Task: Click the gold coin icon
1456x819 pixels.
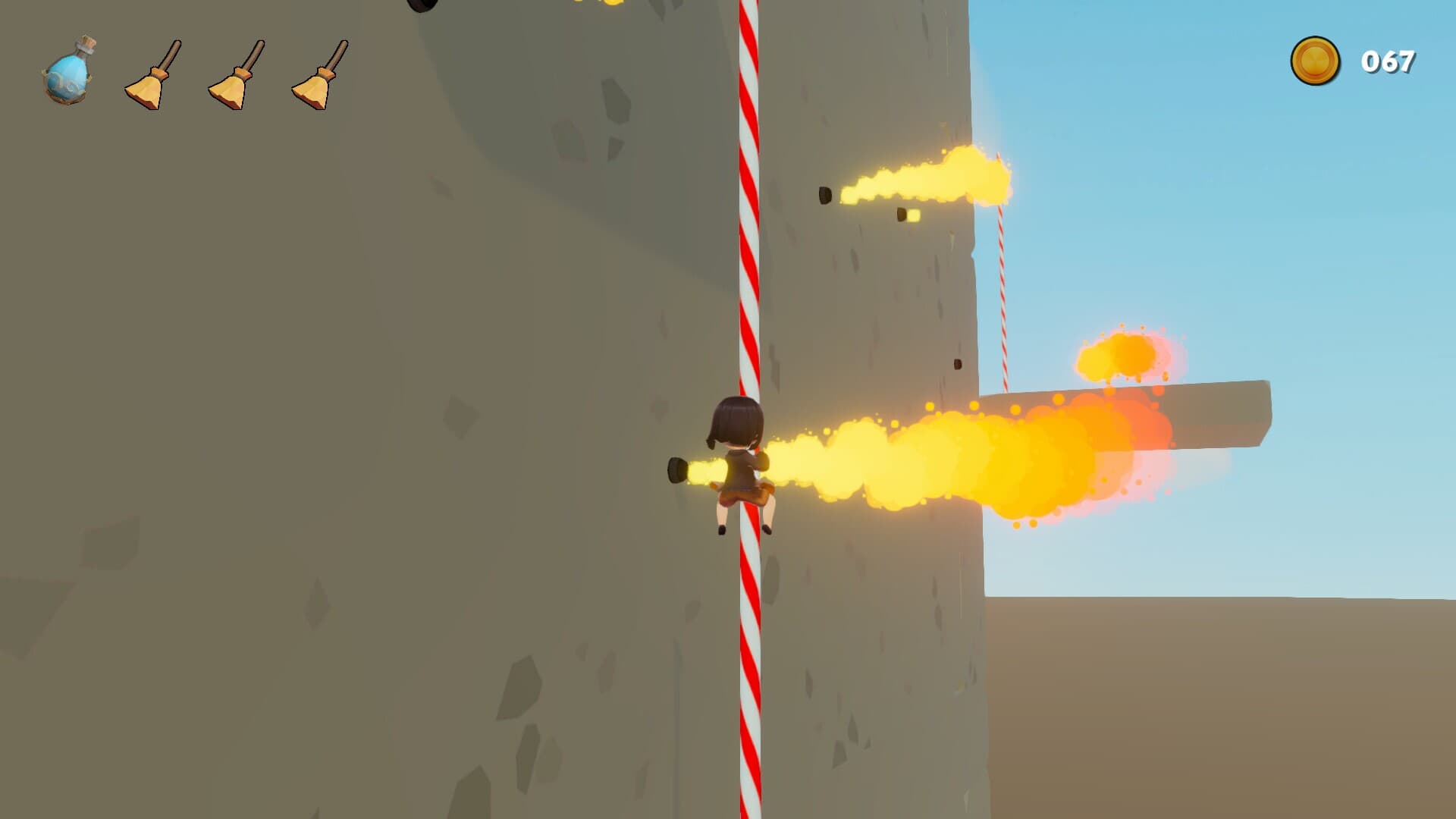Action: click(1315, 61)
